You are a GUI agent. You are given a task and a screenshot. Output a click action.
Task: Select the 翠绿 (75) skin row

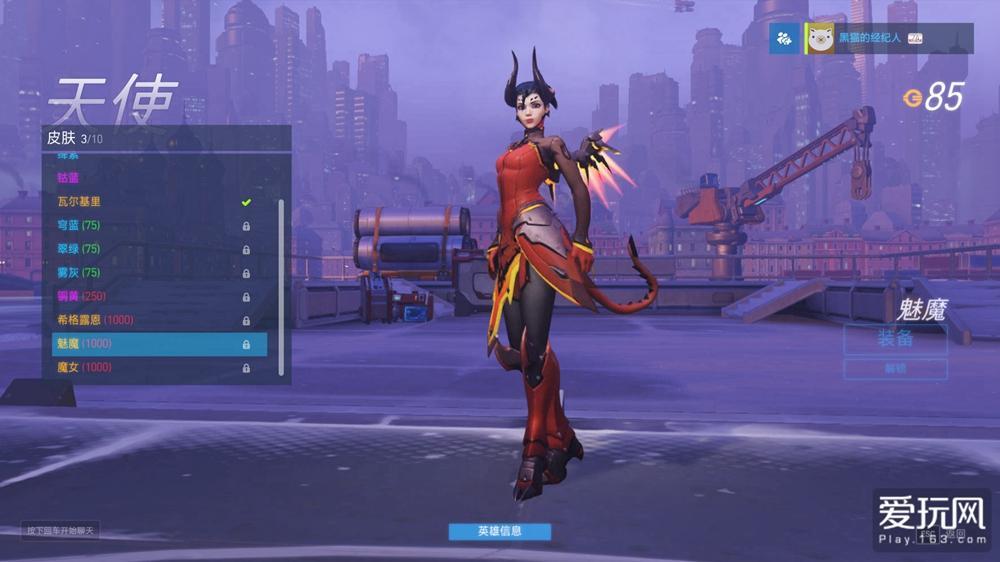(150, 249)
